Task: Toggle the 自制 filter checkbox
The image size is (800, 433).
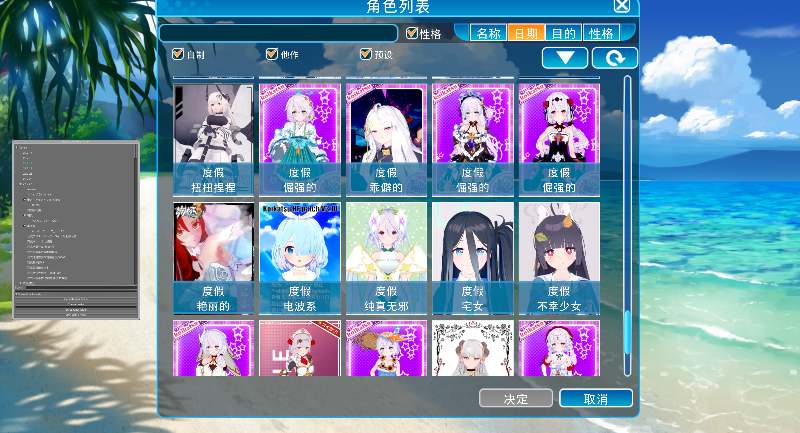Action: coord(178,54)
